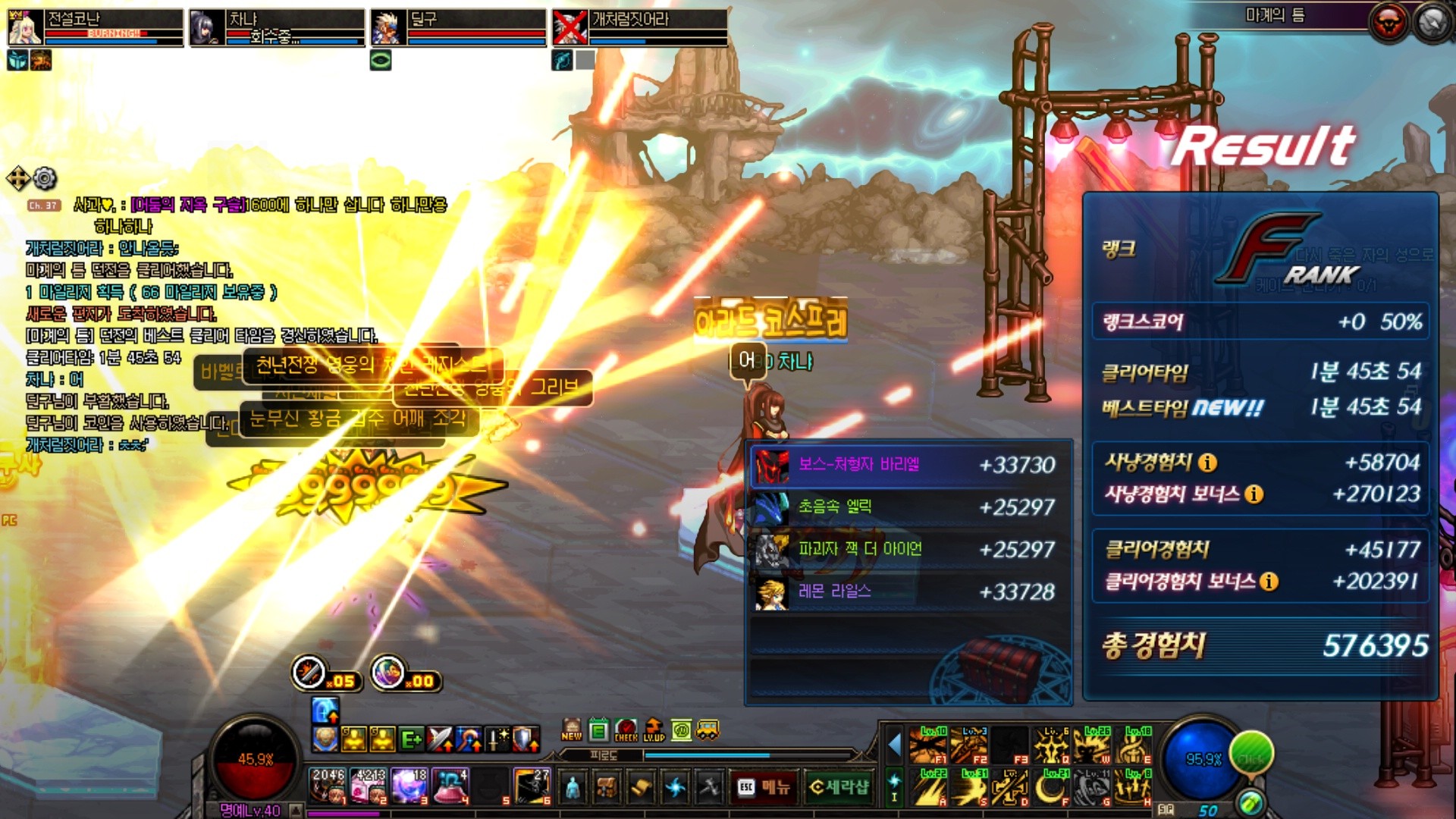
Task: Click the chat settings gear icon
Action: (x=45, y=179)
